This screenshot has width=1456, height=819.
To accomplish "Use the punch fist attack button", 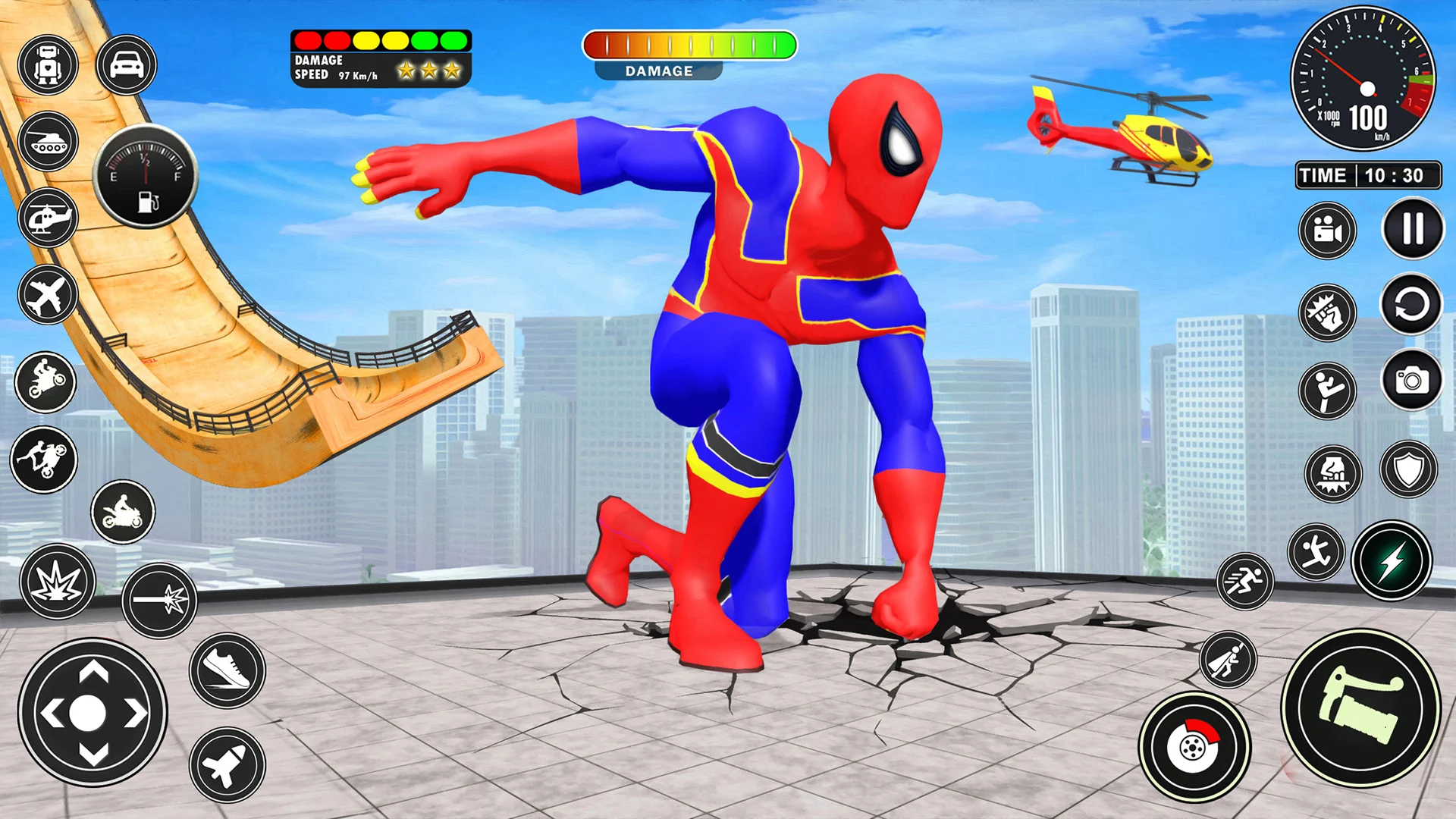I will [1327, 312].
